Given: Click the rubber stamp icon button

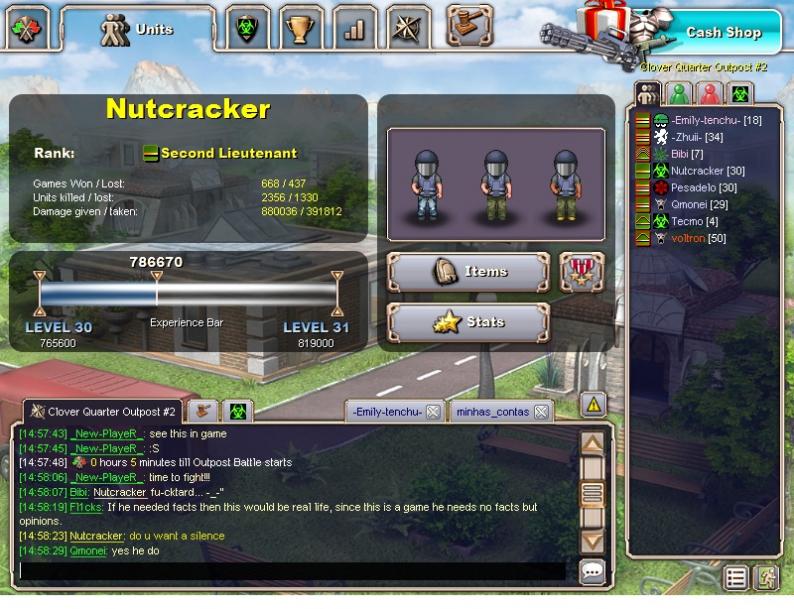Looking at the screenshot, I should [x=469, y=25].
